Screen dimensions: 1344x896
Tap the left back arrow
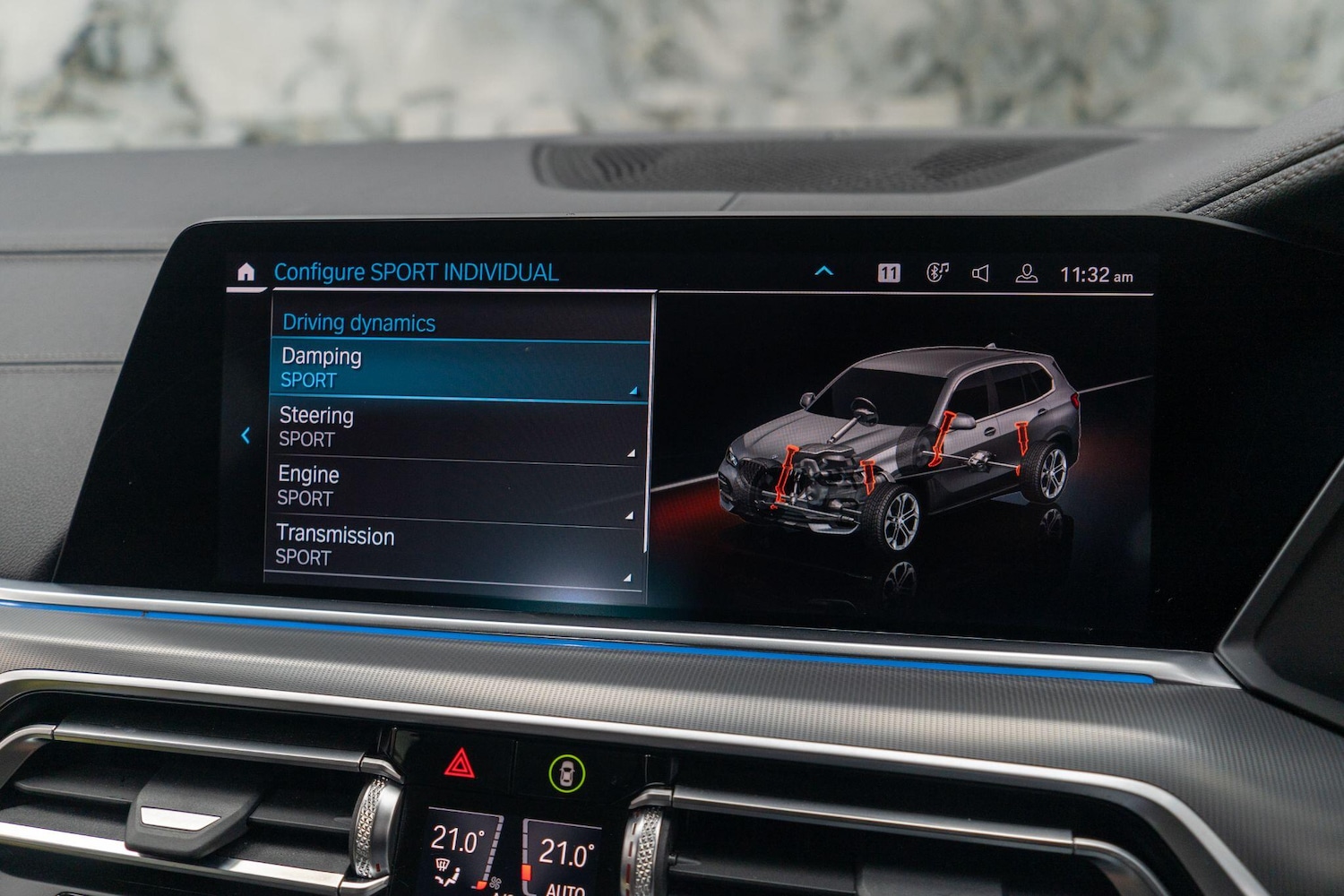point(246,435)
